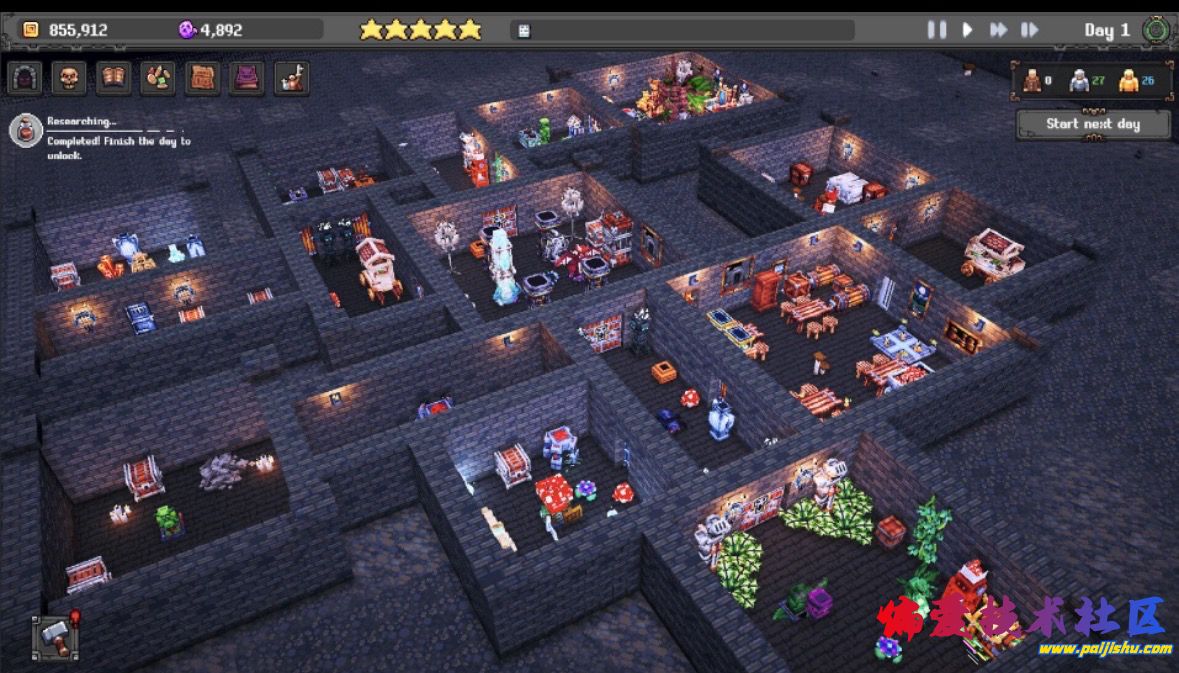This screenshot has height=673, width=1179.
Task: Open the population counter panel
Action: coord(1093,82)
